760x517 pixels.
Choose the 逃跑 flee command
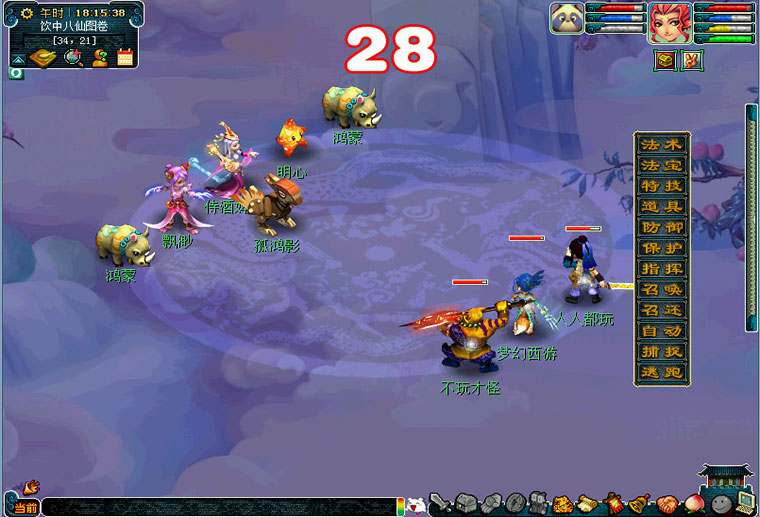661,371
